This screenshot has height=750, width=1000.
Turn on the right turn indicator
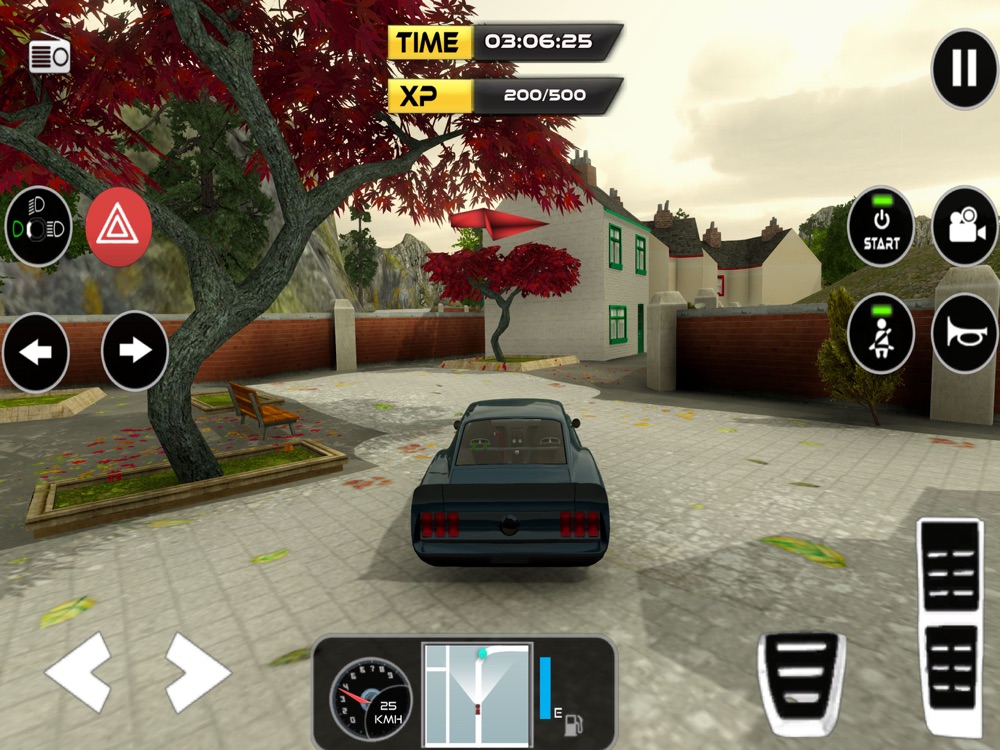[x=134, y=351]
